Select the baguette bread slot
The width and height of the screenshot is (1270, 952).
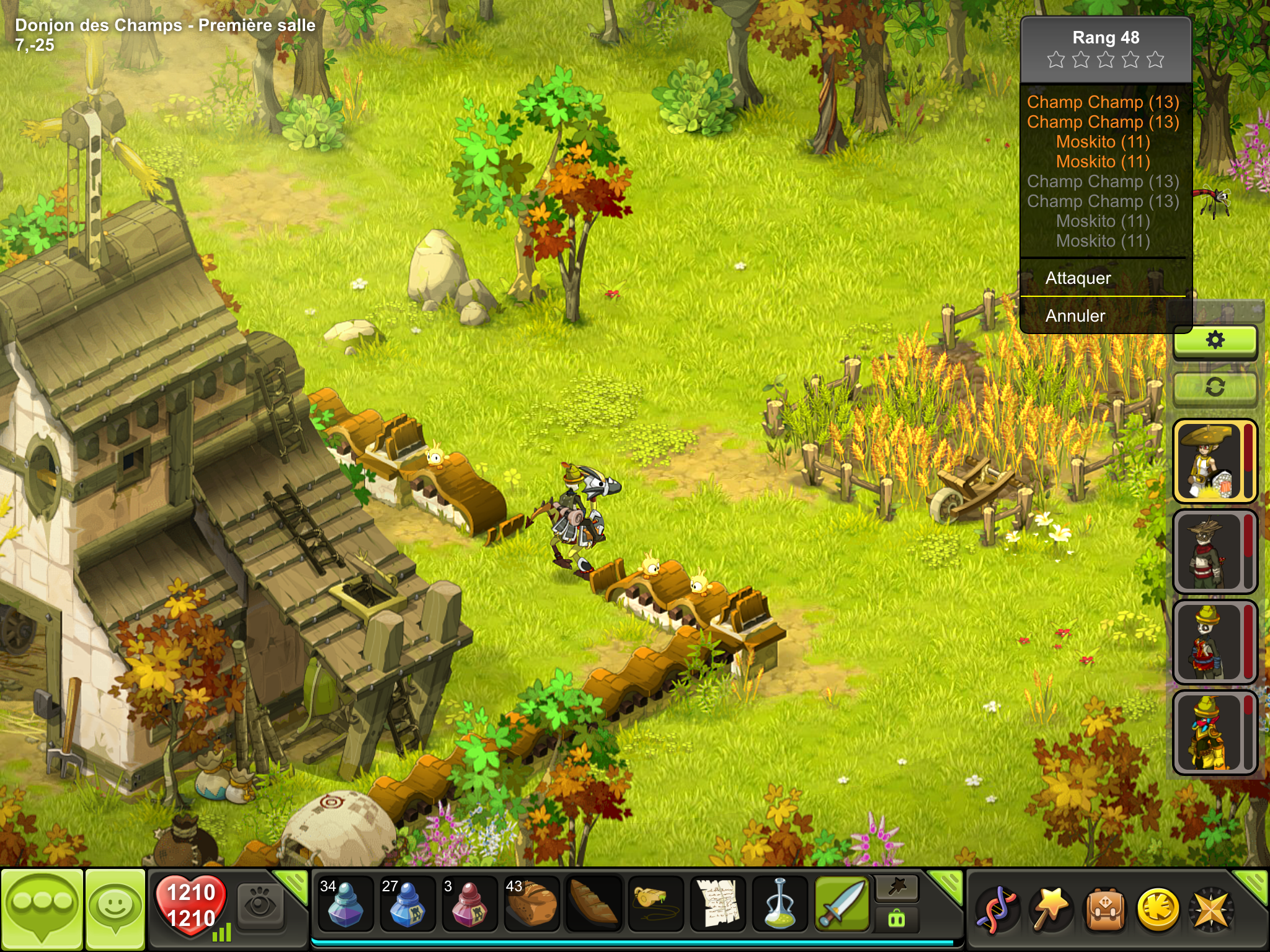click(593, 905)
